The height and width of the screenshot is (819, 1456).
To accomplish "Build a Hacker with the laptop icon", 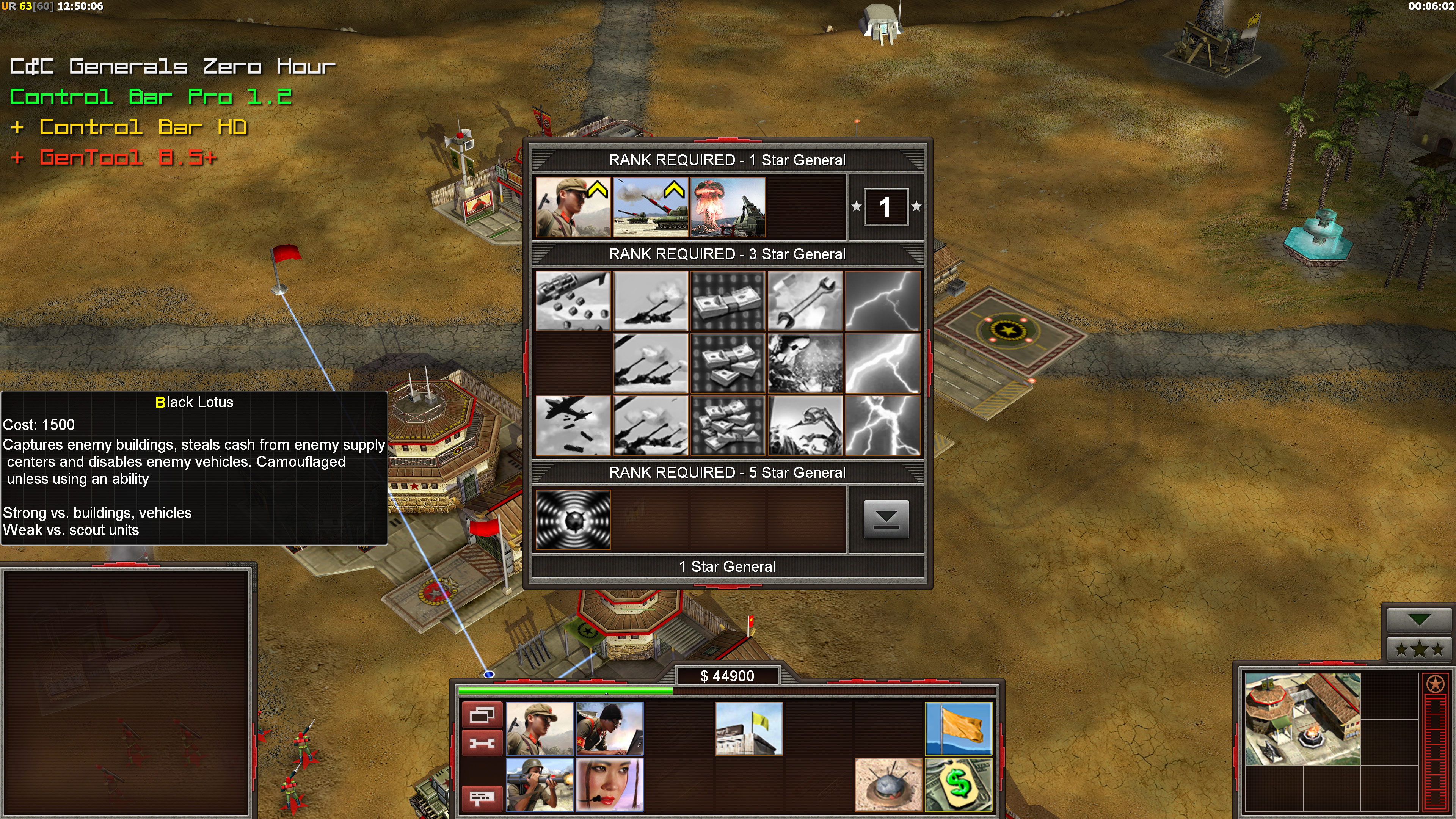I will pyautogui.click(x=609, y=728).
